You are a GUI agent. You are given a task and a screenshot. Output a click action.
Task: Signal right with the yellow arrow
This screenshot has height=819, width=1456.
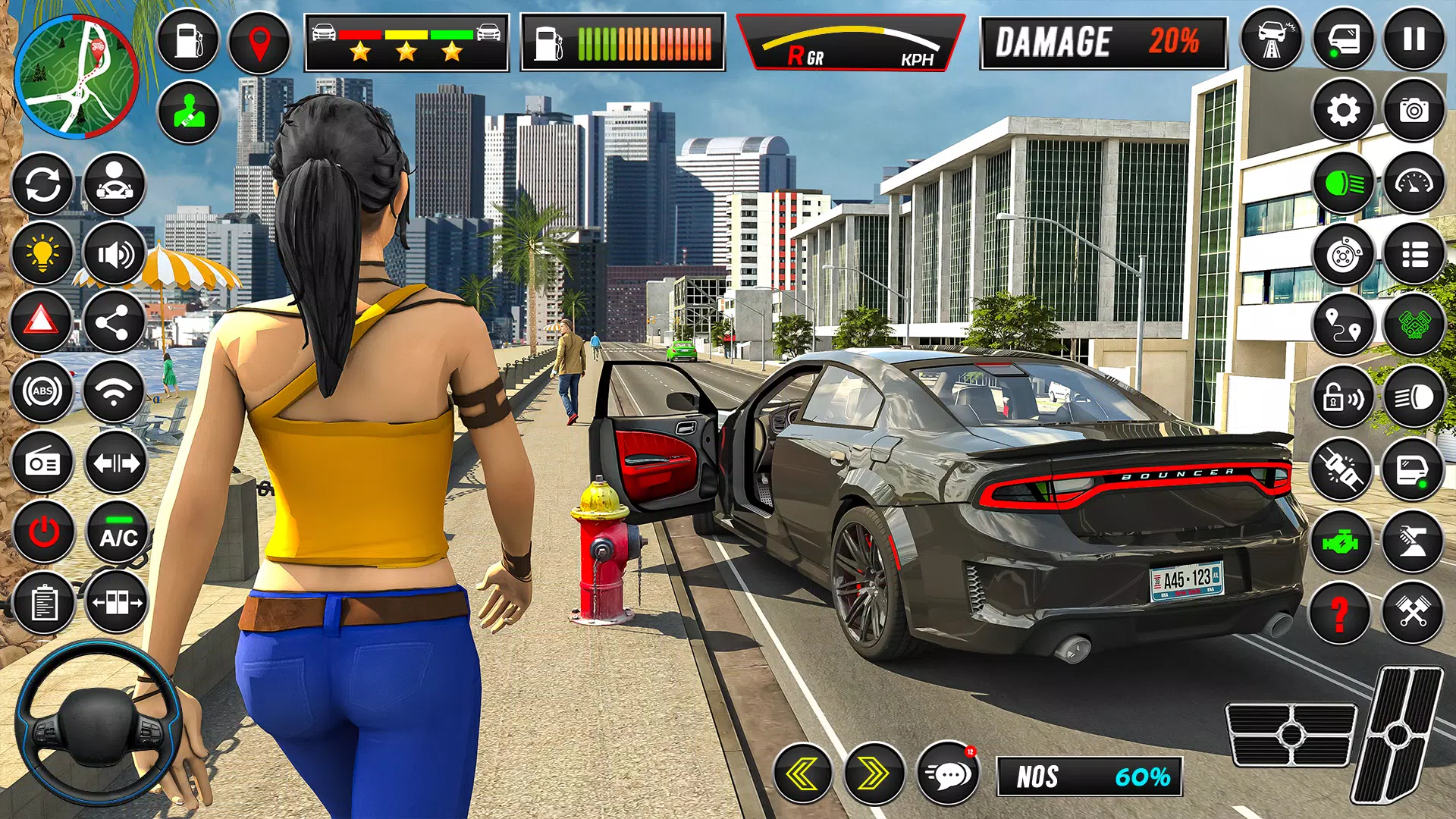pos(874,774)
